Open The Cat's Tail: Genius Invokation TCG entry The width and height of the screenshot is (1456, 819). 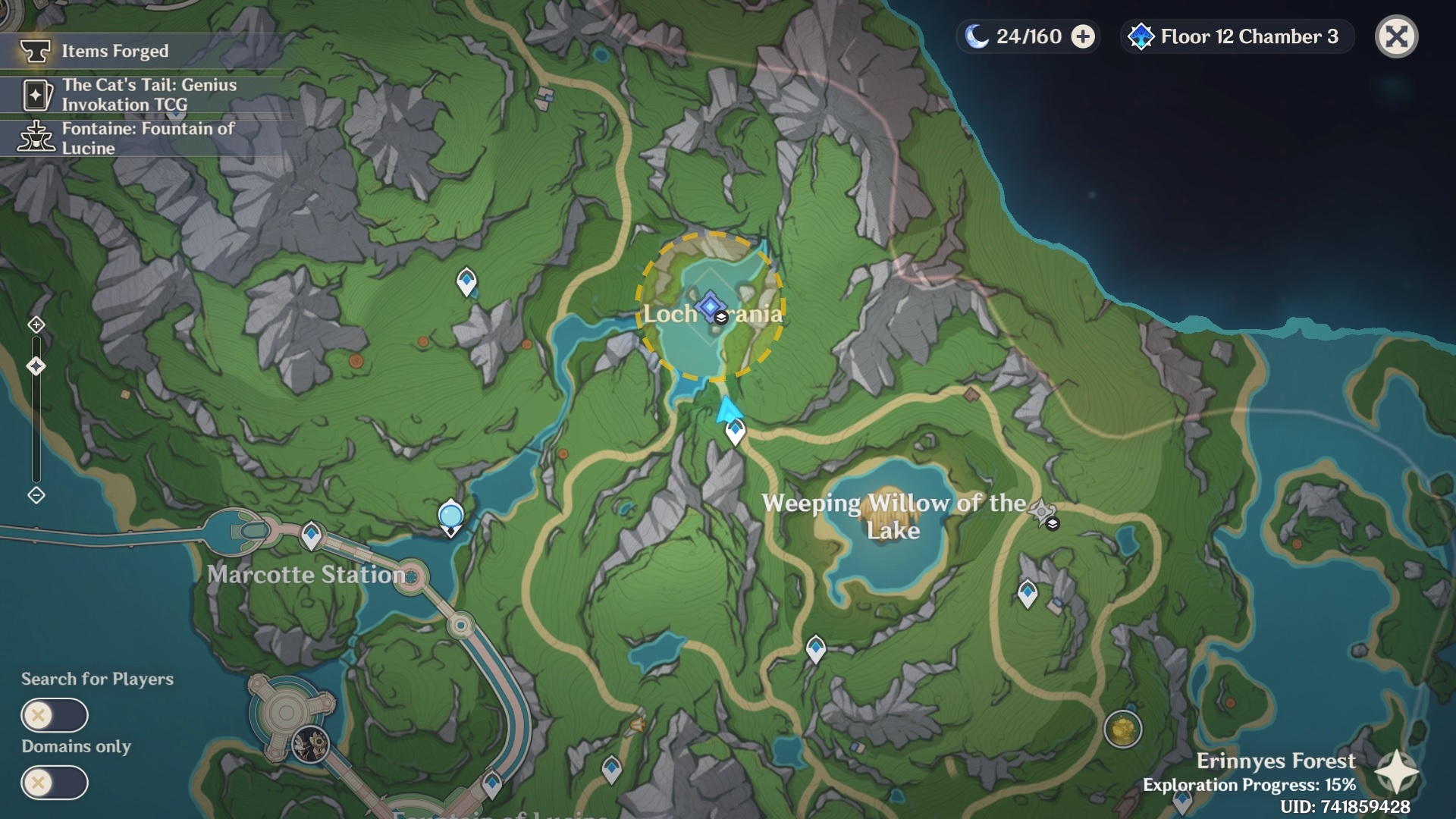149,95
